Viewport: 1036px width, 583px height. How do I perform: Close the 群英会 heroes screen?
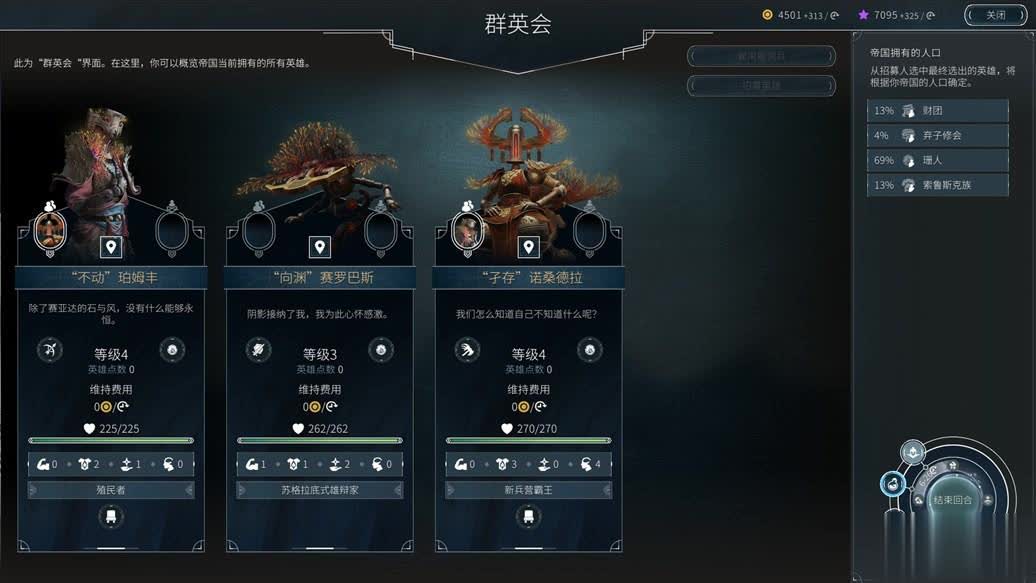pos(995,15)
